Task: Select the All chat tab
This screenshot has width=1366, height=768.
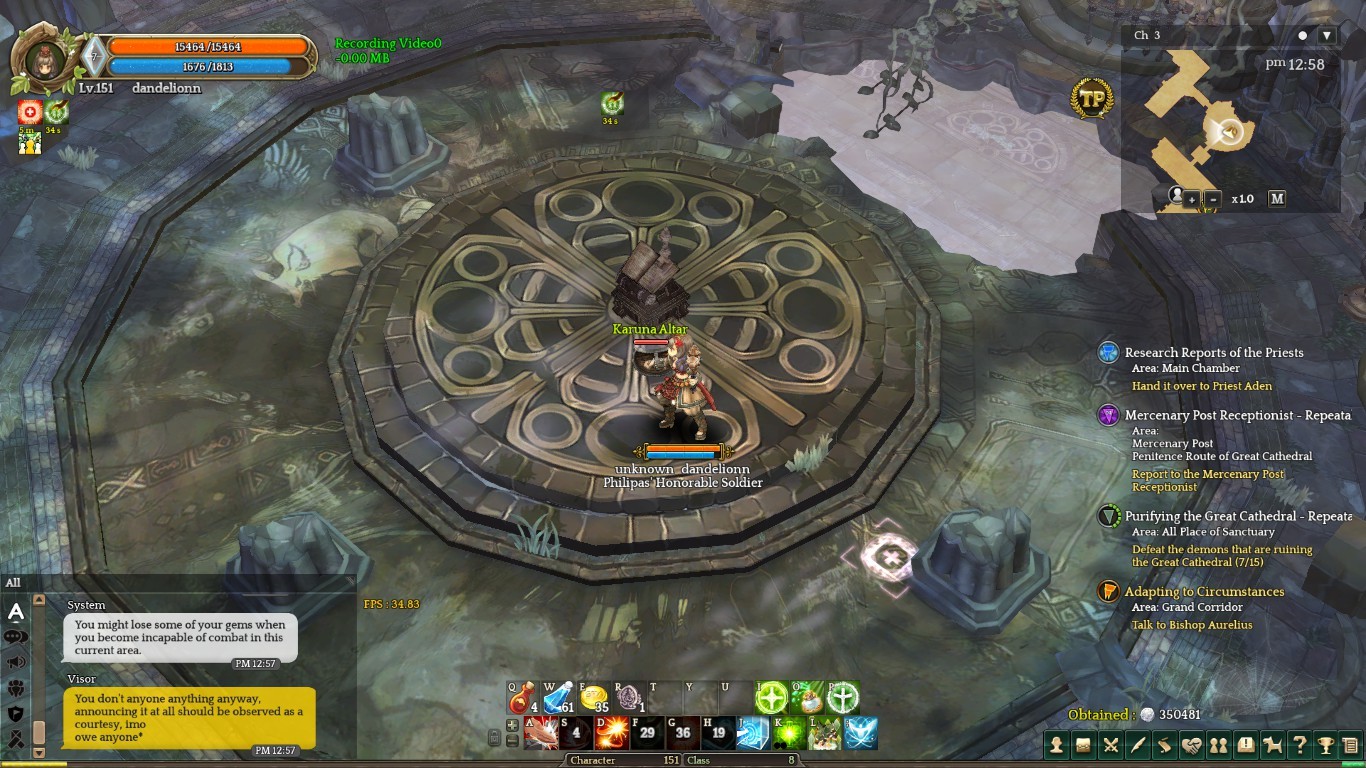Action: [13, 582]
